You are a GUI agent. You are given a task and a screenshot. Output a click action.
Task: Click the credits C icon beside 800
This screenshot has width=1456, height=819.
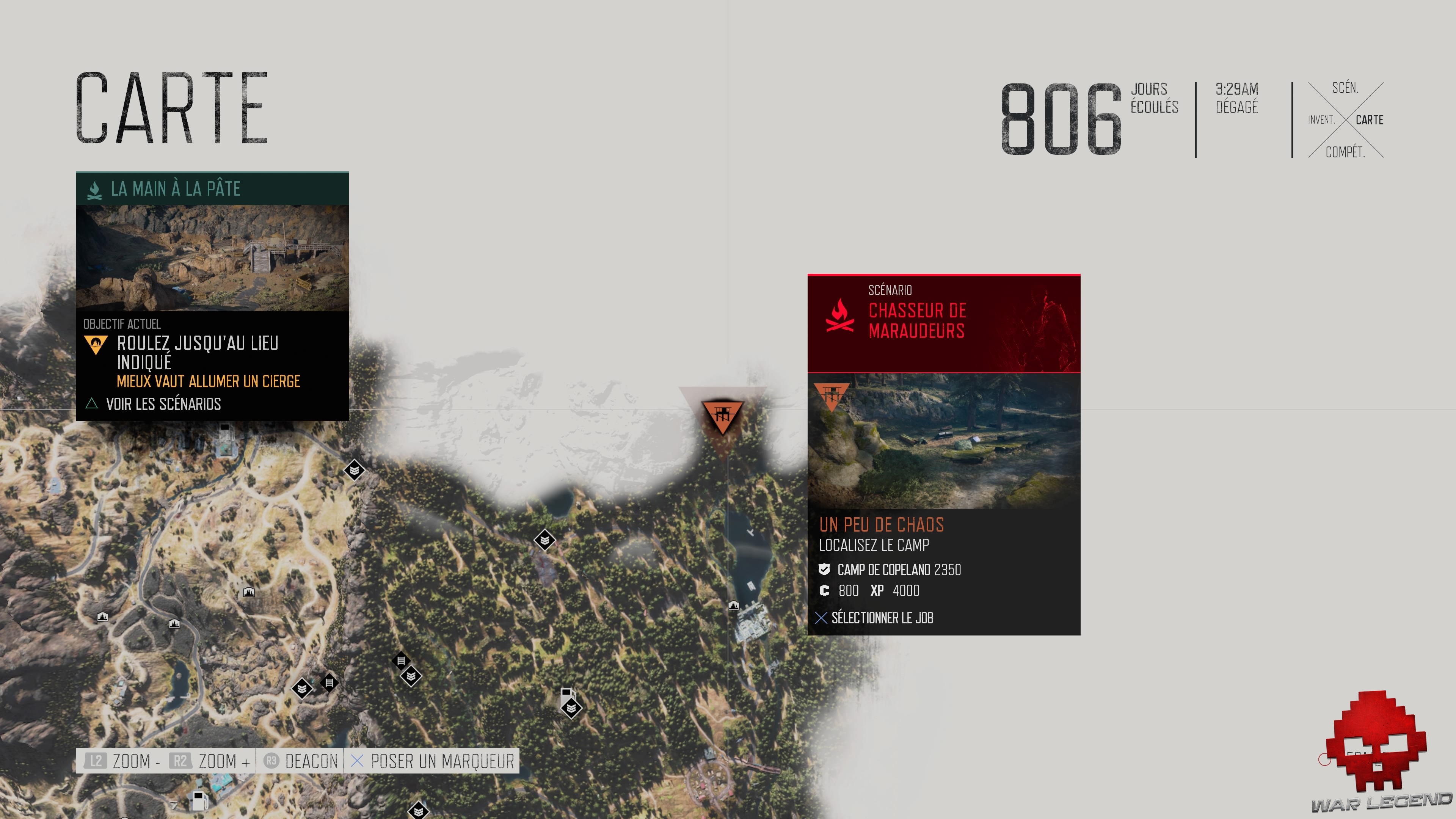click(825, 591)
